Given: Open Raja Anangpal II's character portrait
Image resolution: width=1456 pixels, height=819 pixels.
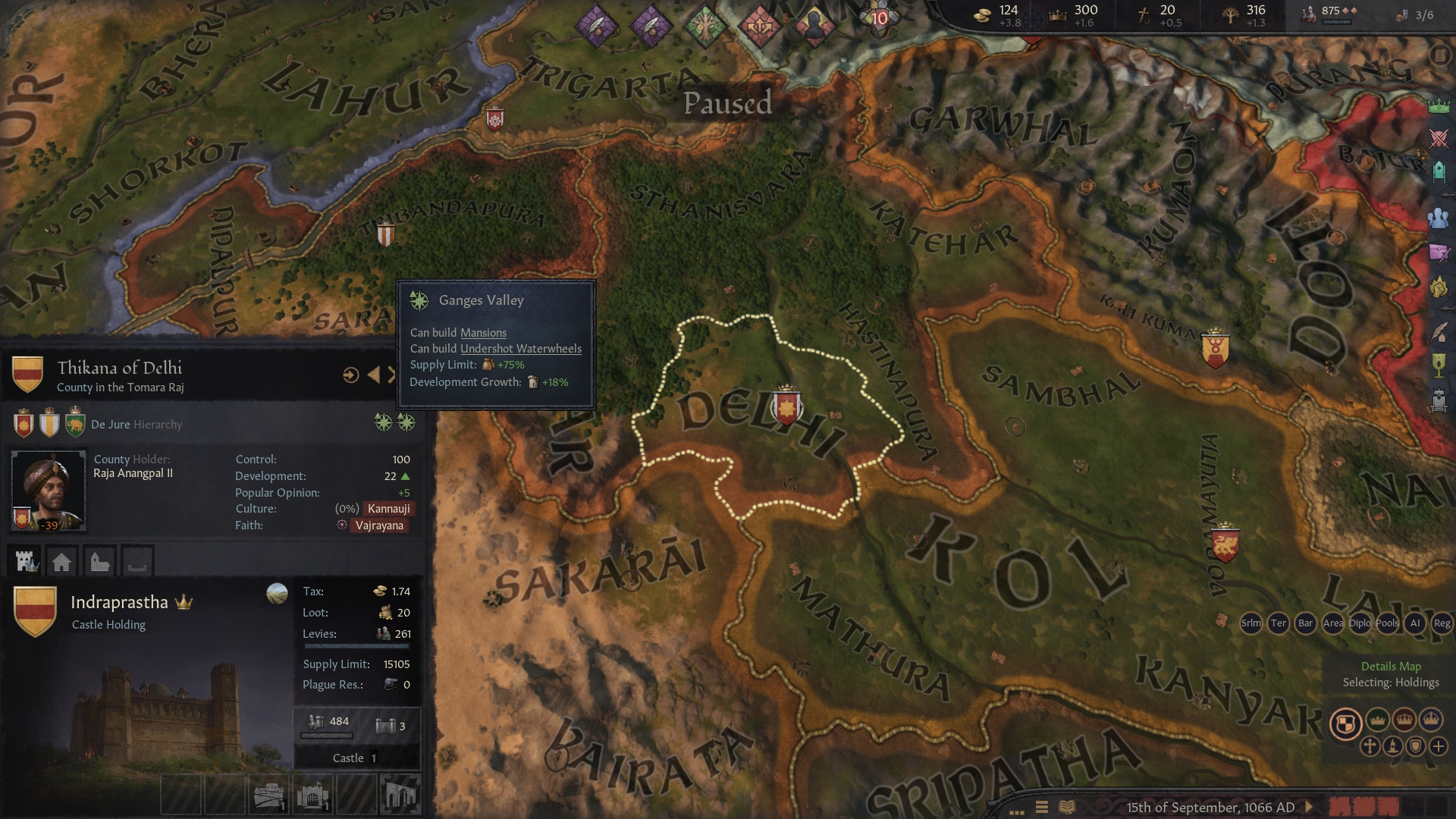Looking at the screenshot, I should [x=48, y=491].
